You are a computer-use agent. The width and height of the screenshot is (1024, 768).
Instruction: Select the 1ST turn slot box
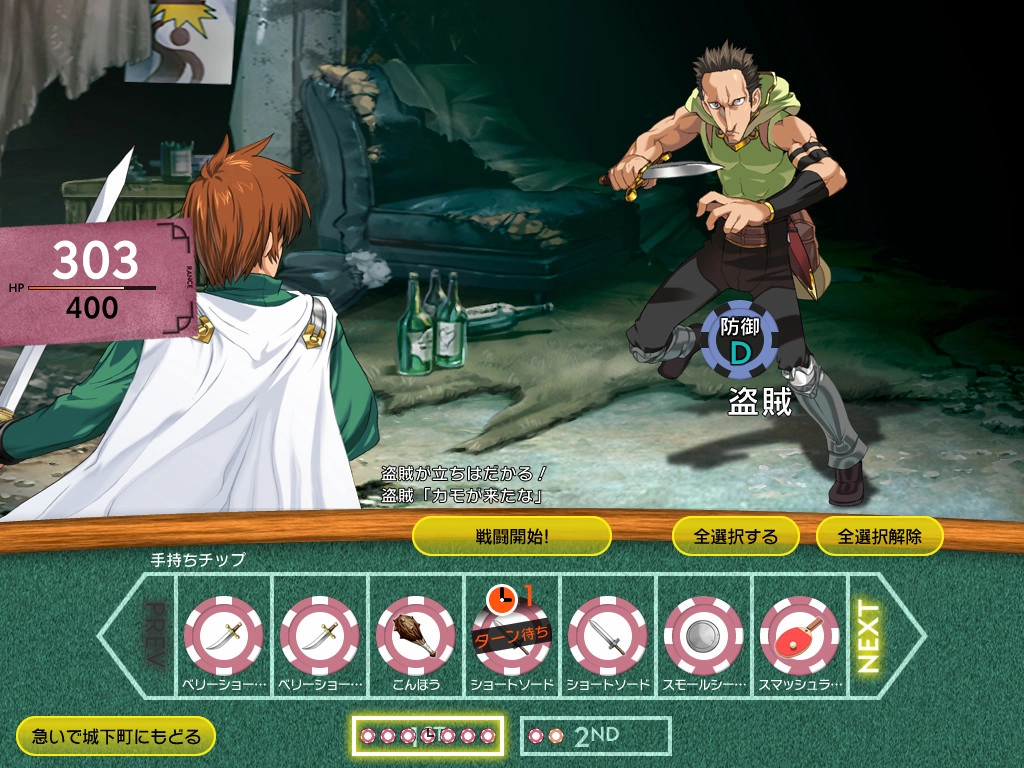coord(427,736)
